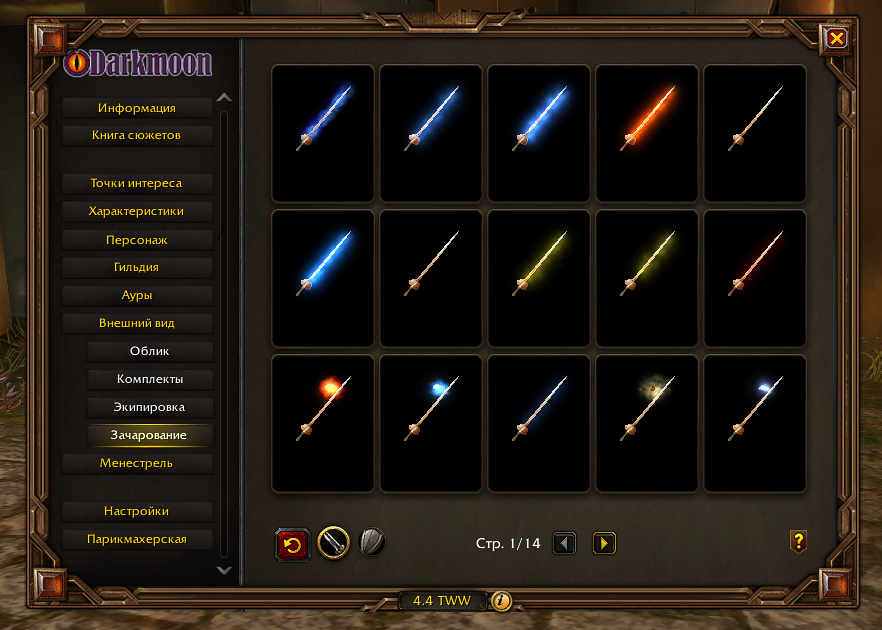Open the Персонаж section
Screen dimensions: 882x630
(137, 240)
